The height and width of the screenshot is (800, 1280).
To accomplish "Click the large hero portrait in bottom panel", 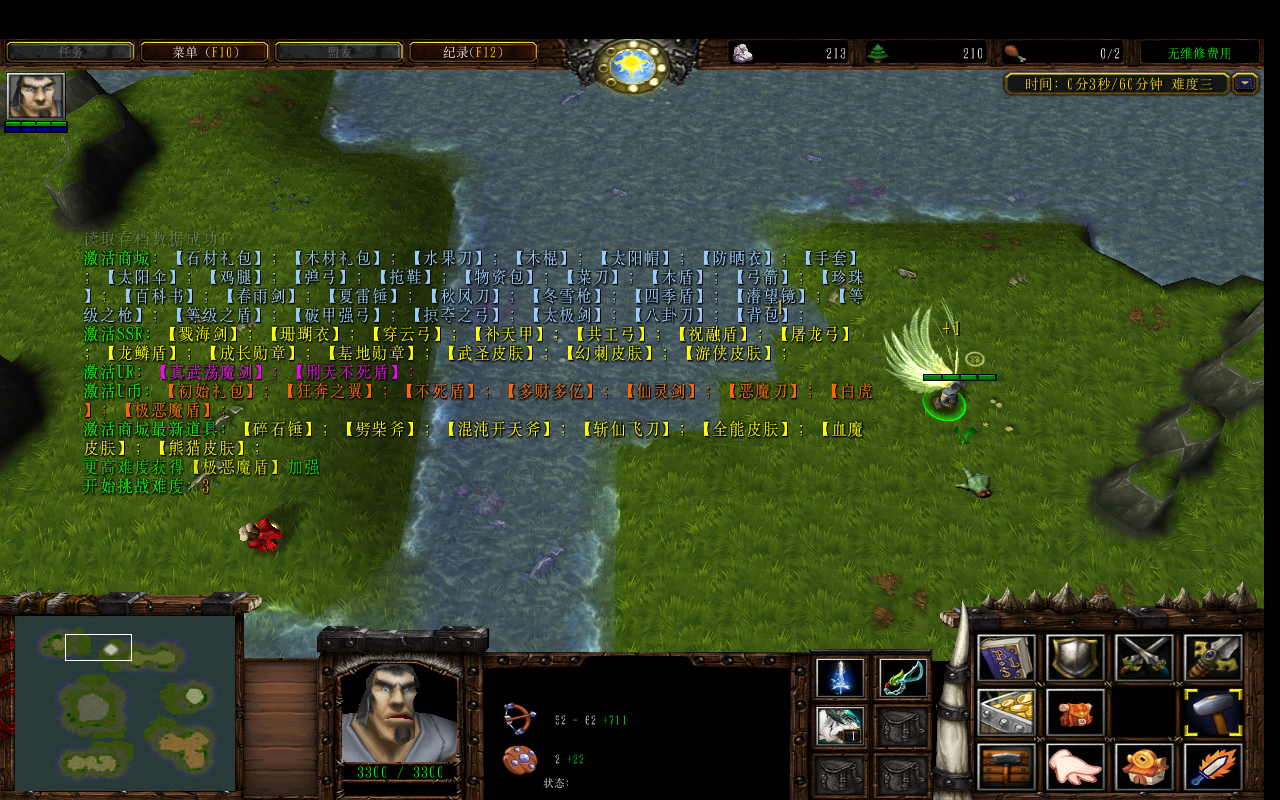I will coord(399,712).
